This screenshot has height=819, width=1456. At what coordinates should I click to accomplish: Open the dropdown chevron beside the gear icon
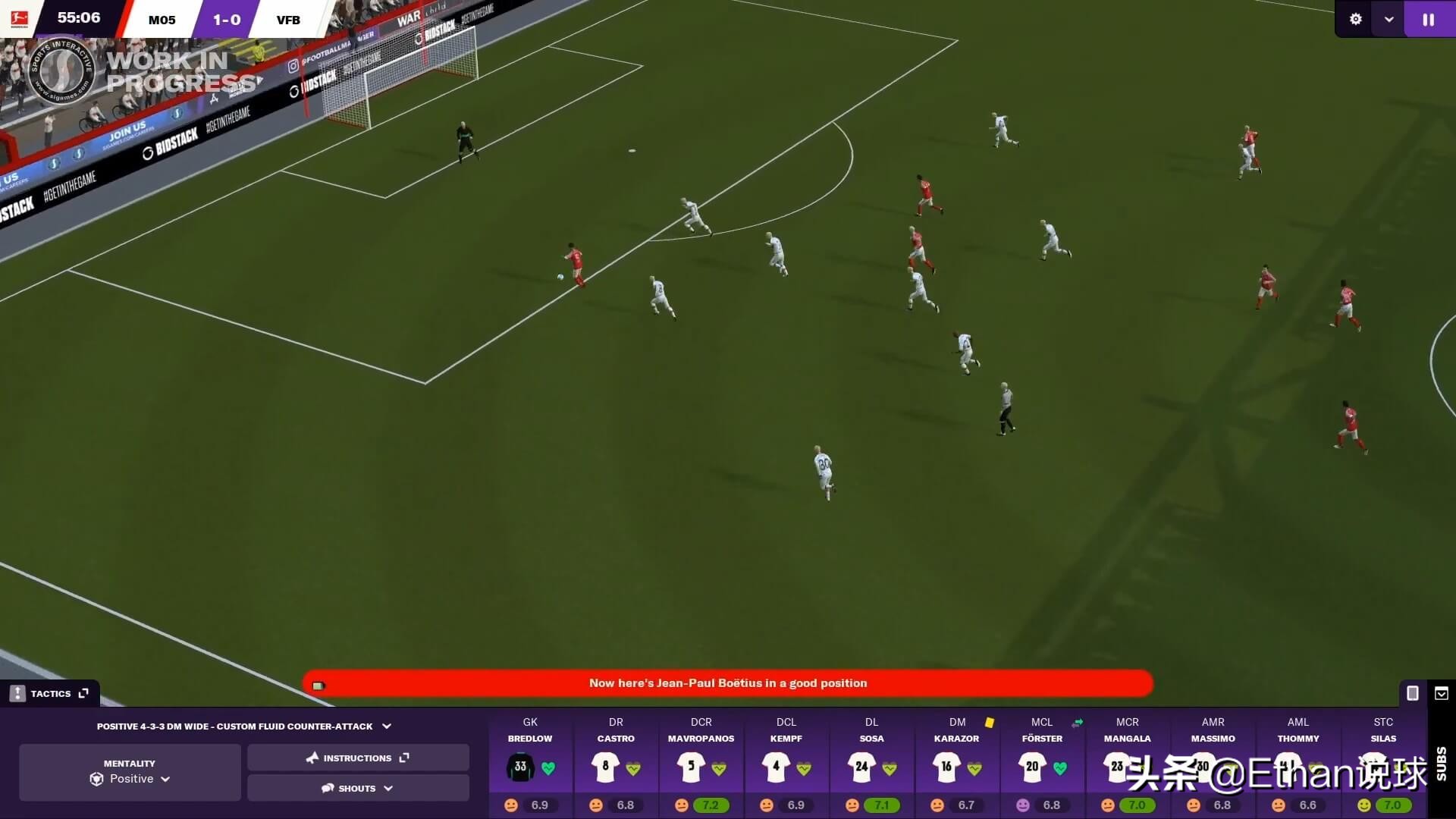pyautogui.click(x=1389, y=19)
